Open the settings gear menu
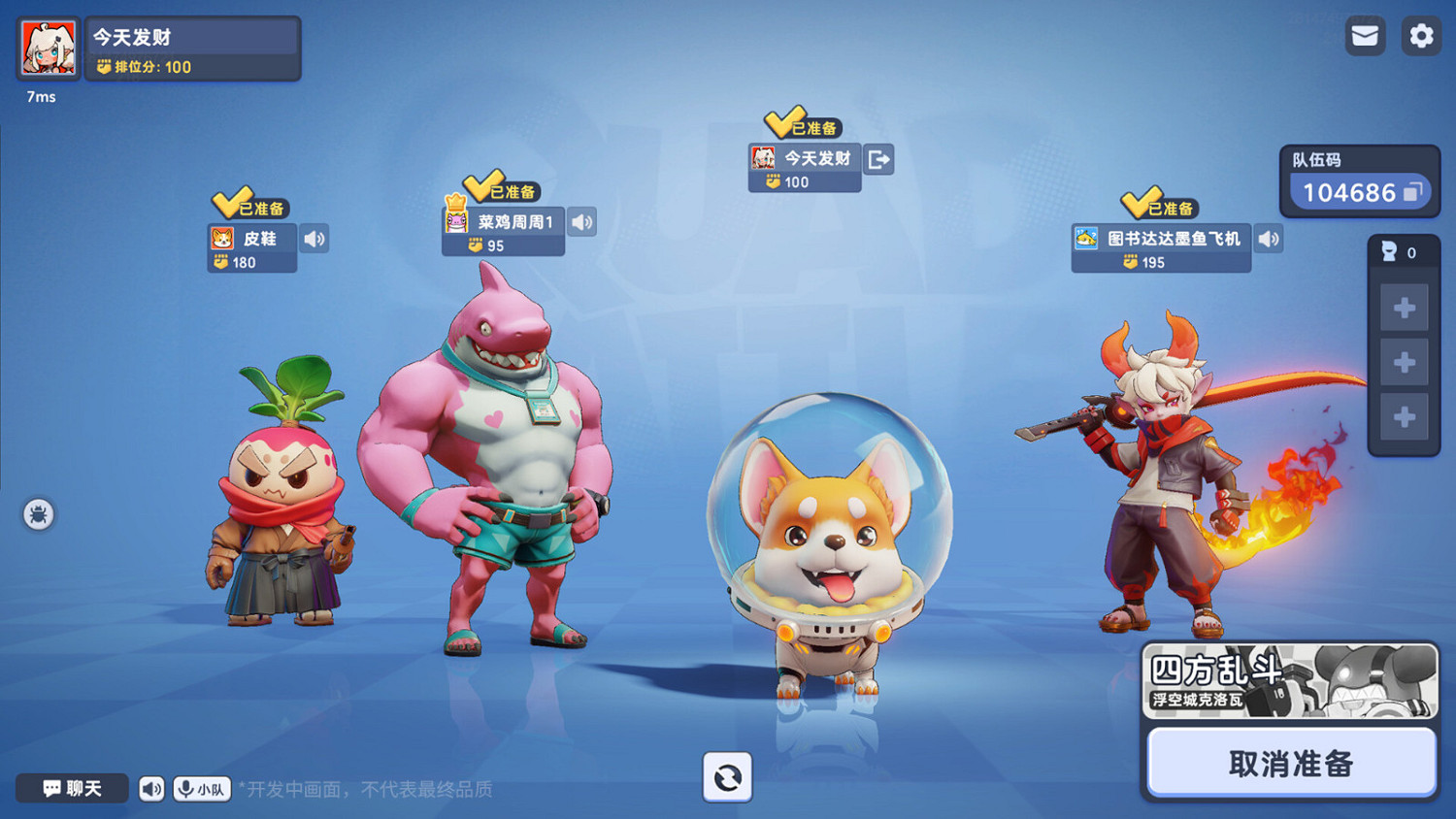This screenshot has width=1456, height=819. (x=1421, y=36)
